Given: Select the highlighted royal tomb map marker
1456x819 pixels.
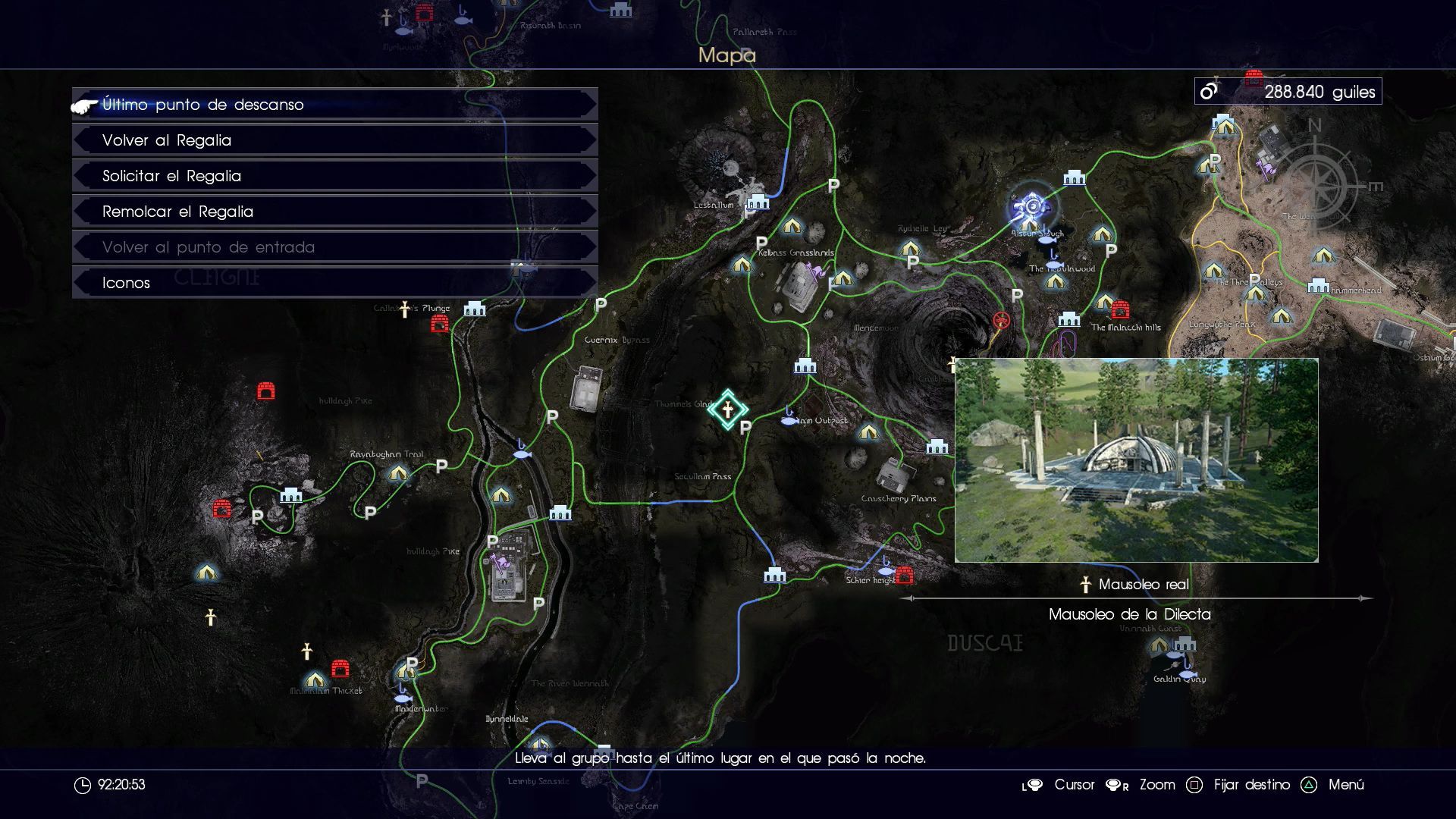Looking at the screenshot, I should coord(728,410).
